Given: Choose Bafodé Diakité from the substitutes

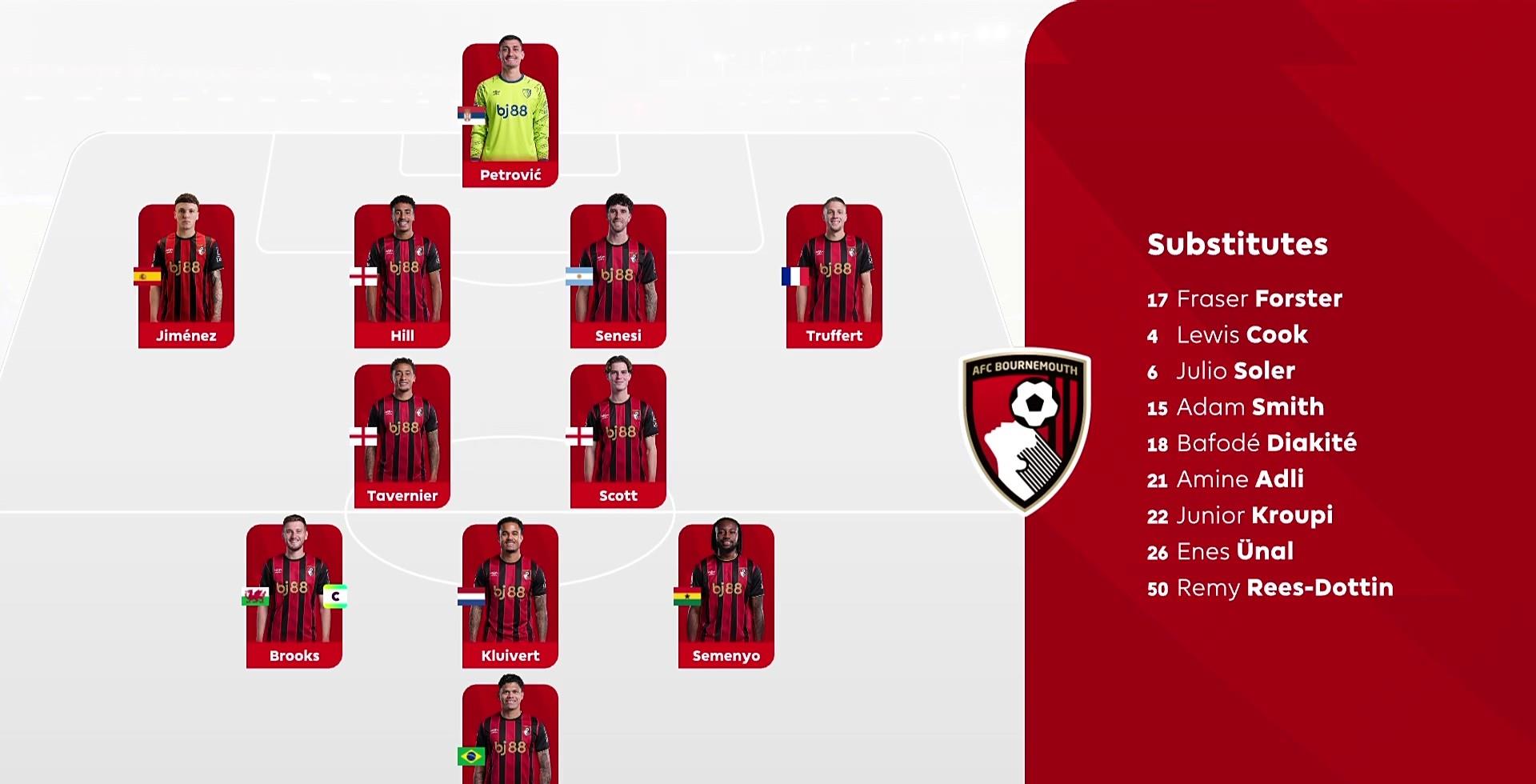Looking at the screenshot, I should pos(1252,443).
